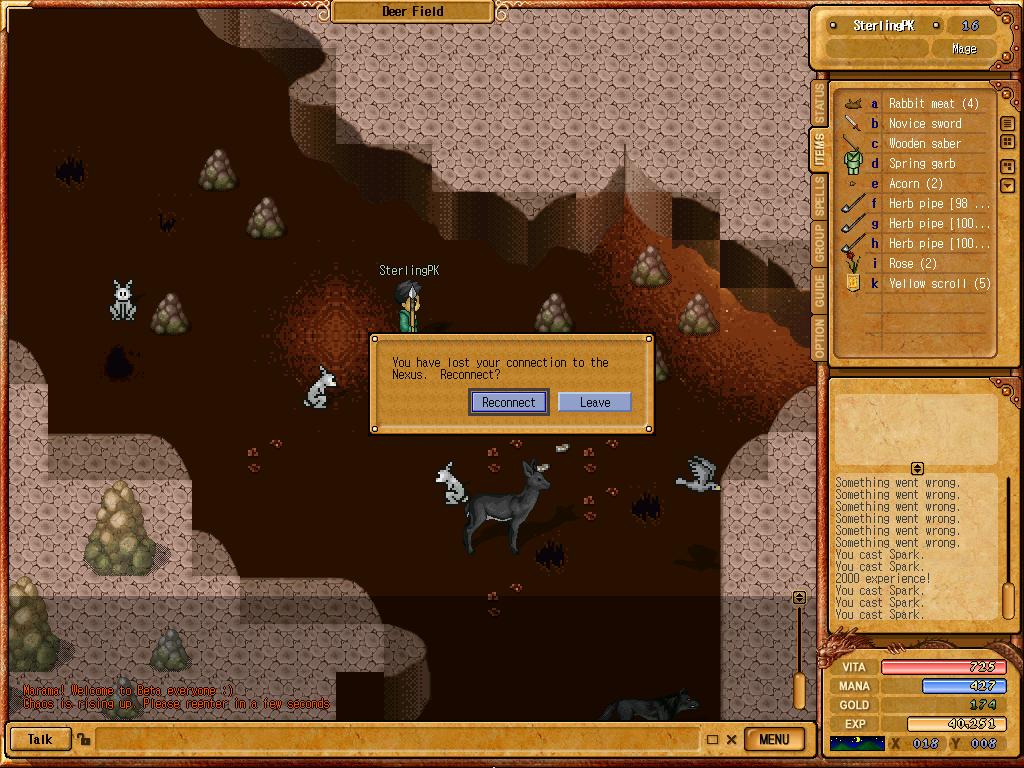1024x768 pixels.
Task: Open the GROUP tab
Action: (819, 244)
